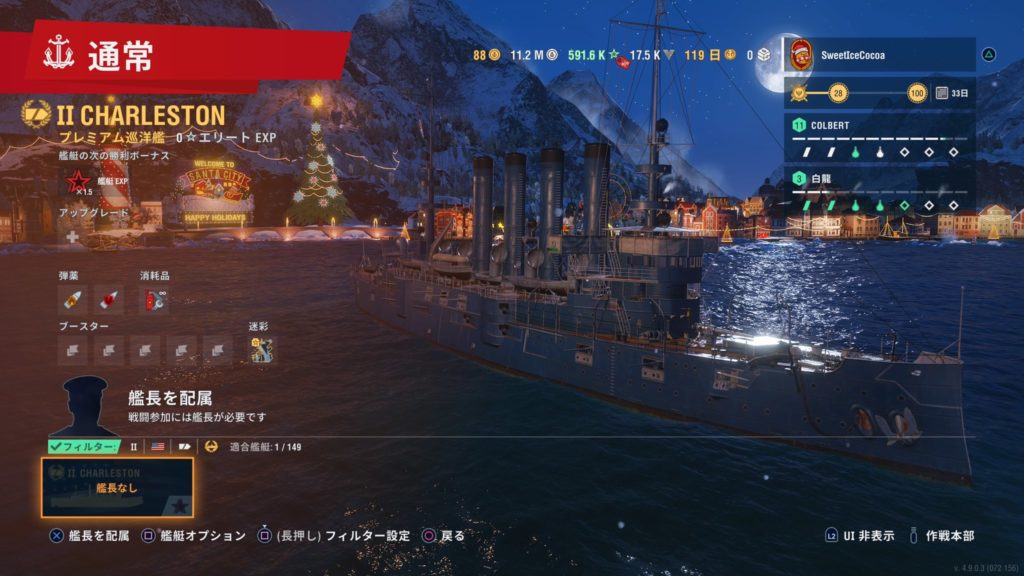Select the red shell ammo slot
This screenshot has height=576, width=1024.
point(109,298)
